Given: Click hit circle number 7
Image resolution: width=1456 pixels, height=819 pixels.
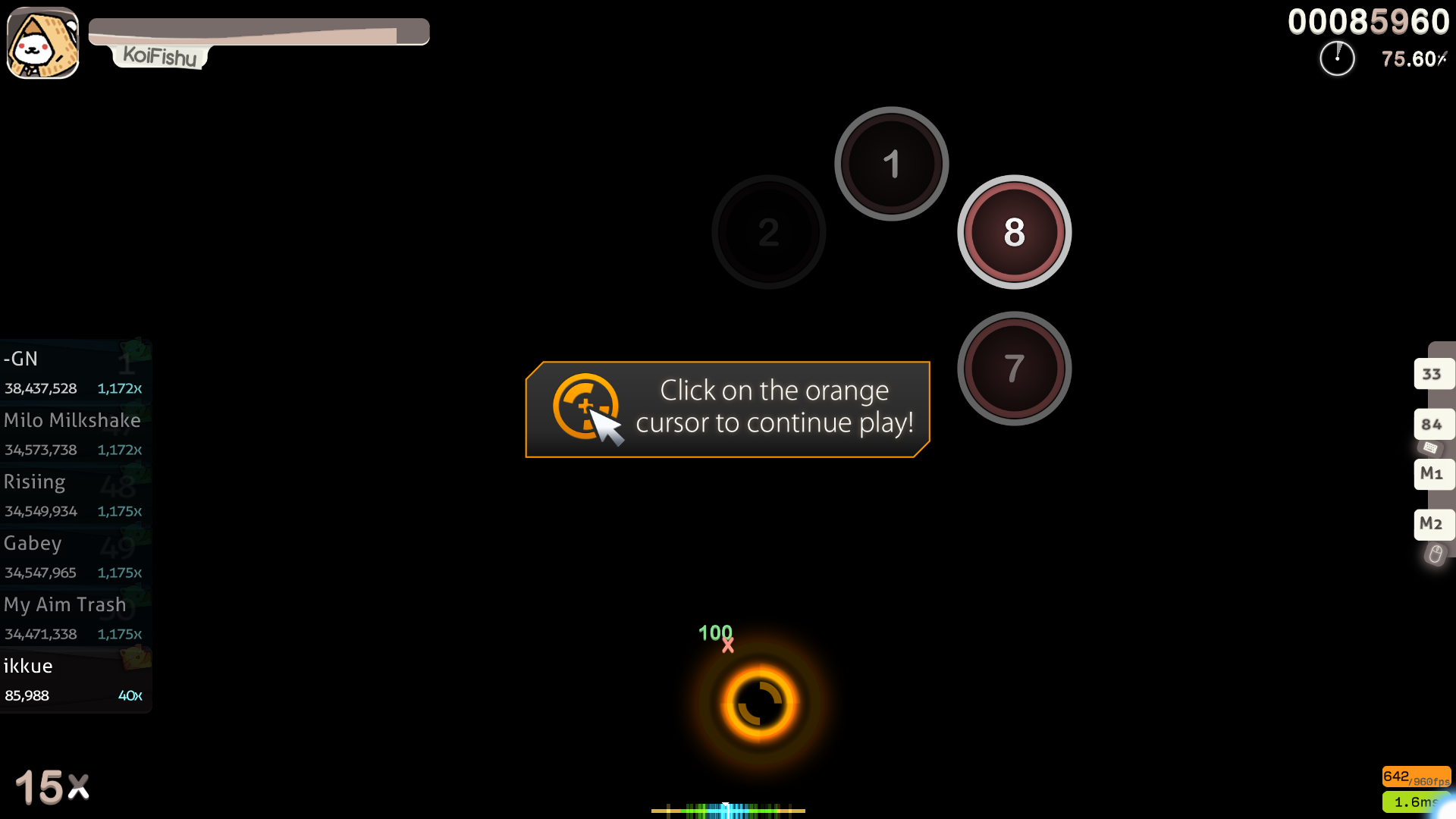Looking at the screenshot, I should (1014, 368).
